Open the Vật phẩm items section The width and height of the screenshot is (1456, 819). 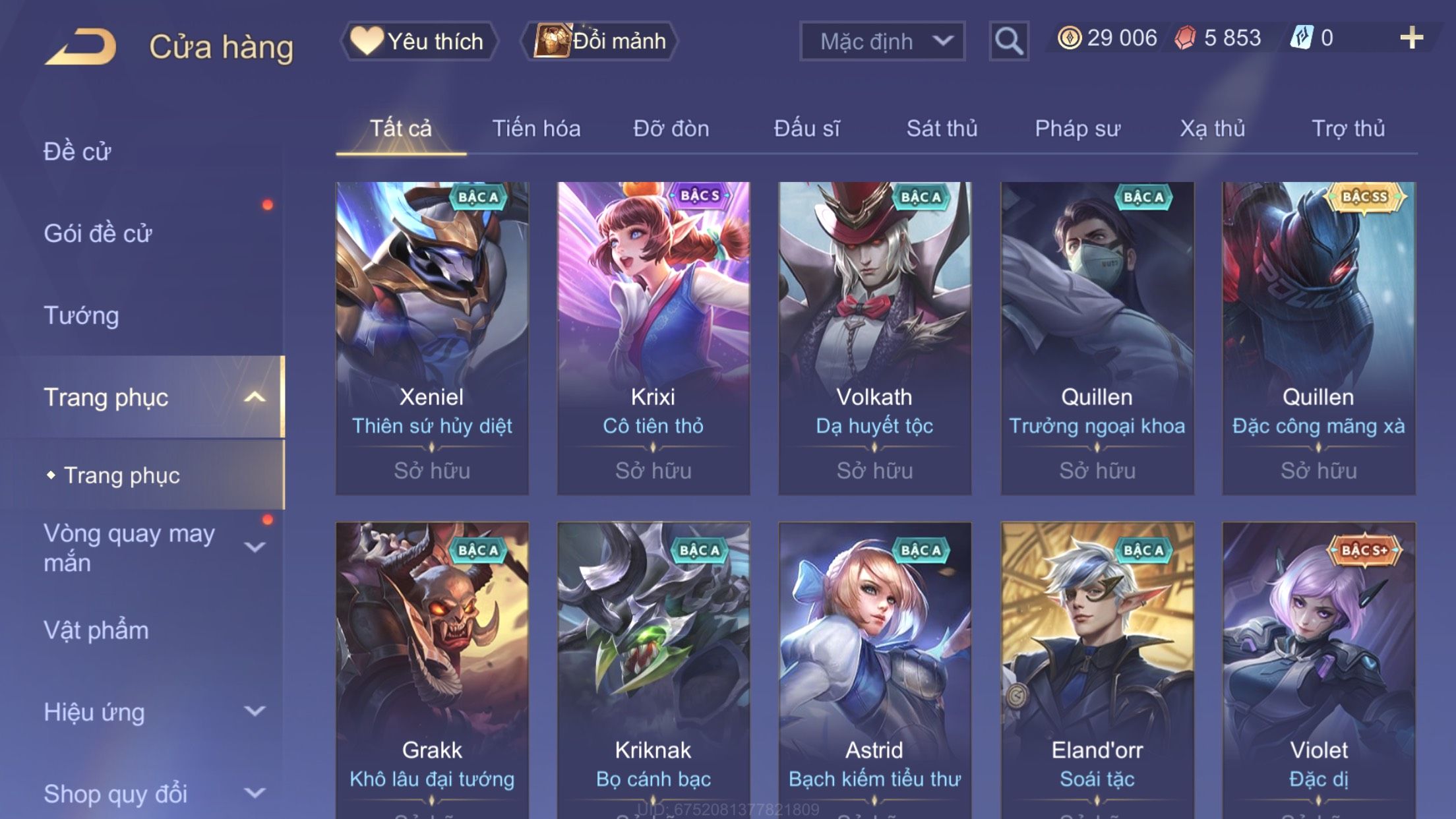96,630
